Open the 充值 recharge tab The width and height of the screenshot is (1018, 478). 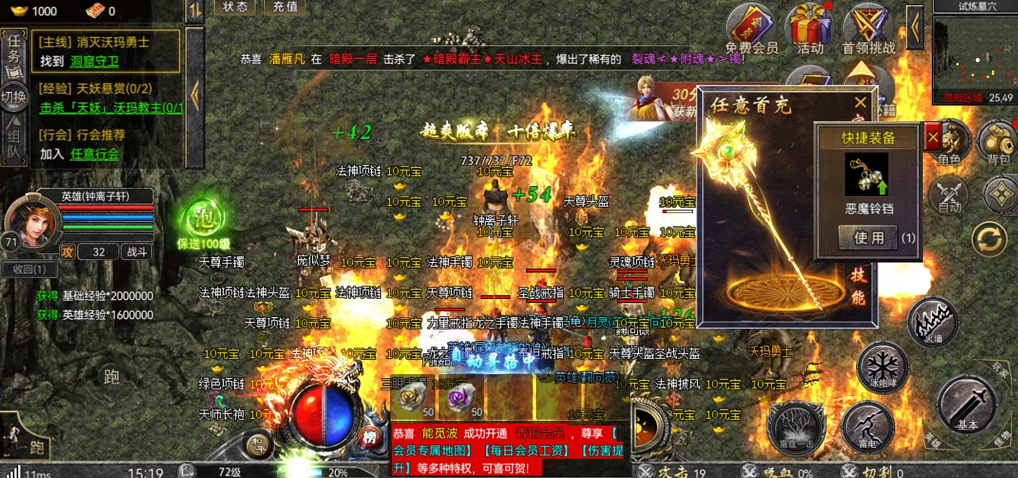(285, 7)
